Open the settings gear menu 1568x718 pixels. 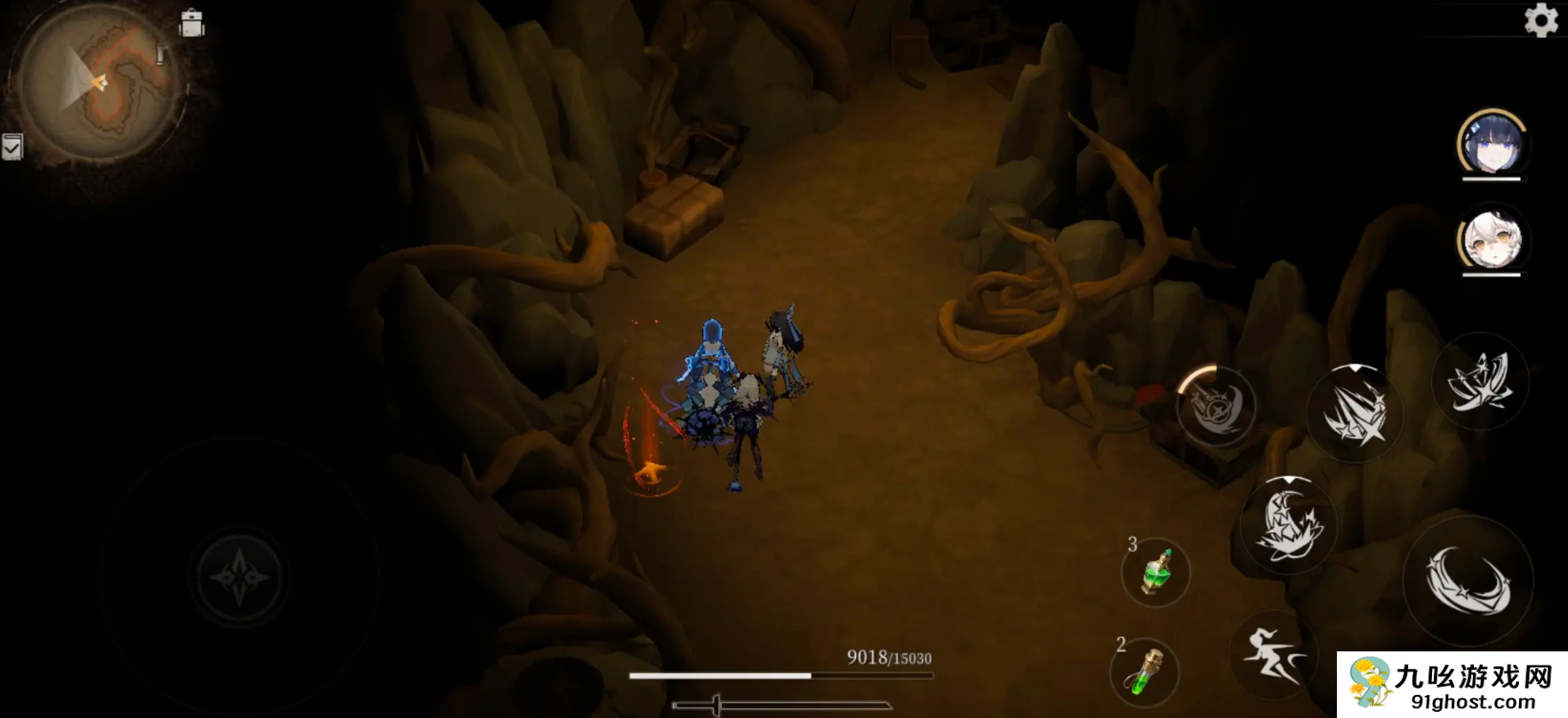click(x=1540, y=20)
